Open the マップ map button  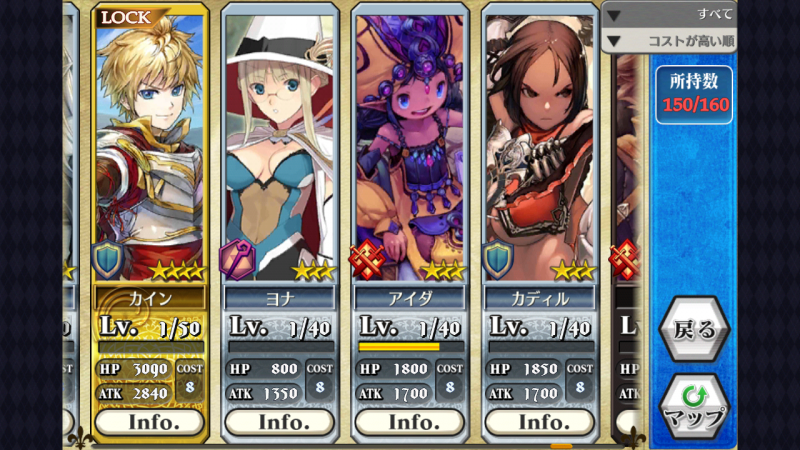click(692, 405)
